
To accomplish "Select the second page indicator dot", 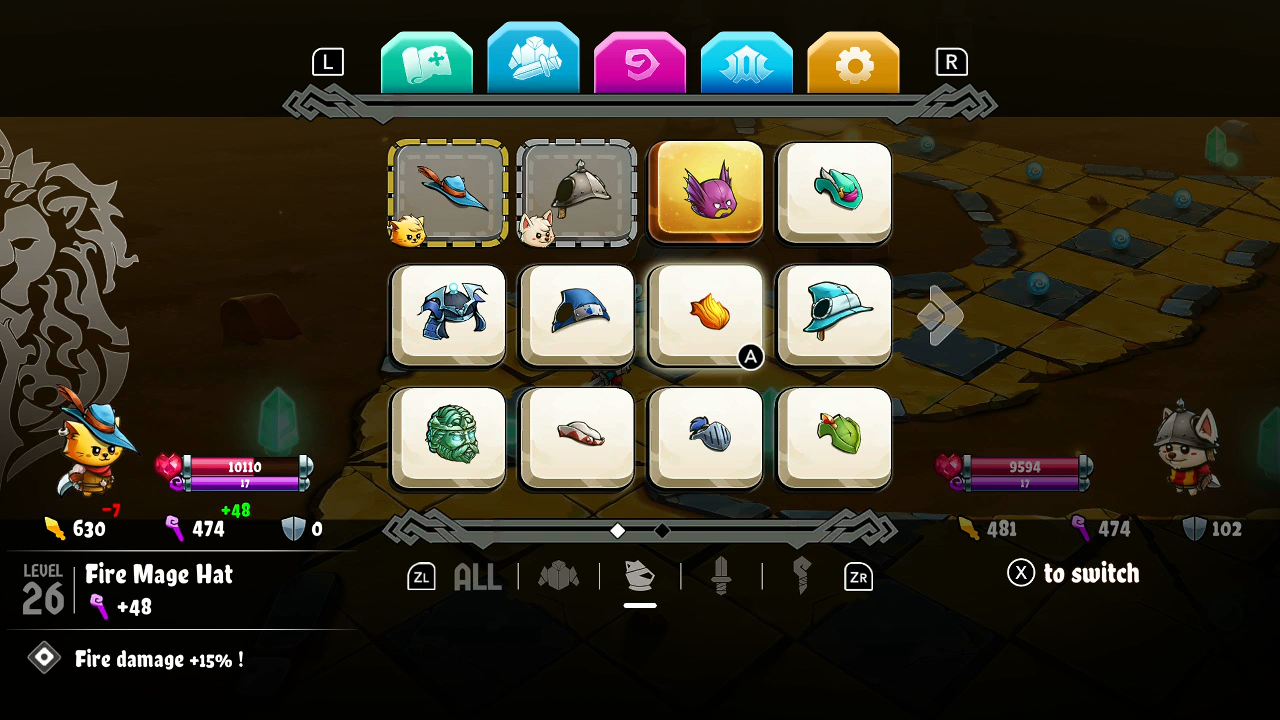I will pos(661,531).
